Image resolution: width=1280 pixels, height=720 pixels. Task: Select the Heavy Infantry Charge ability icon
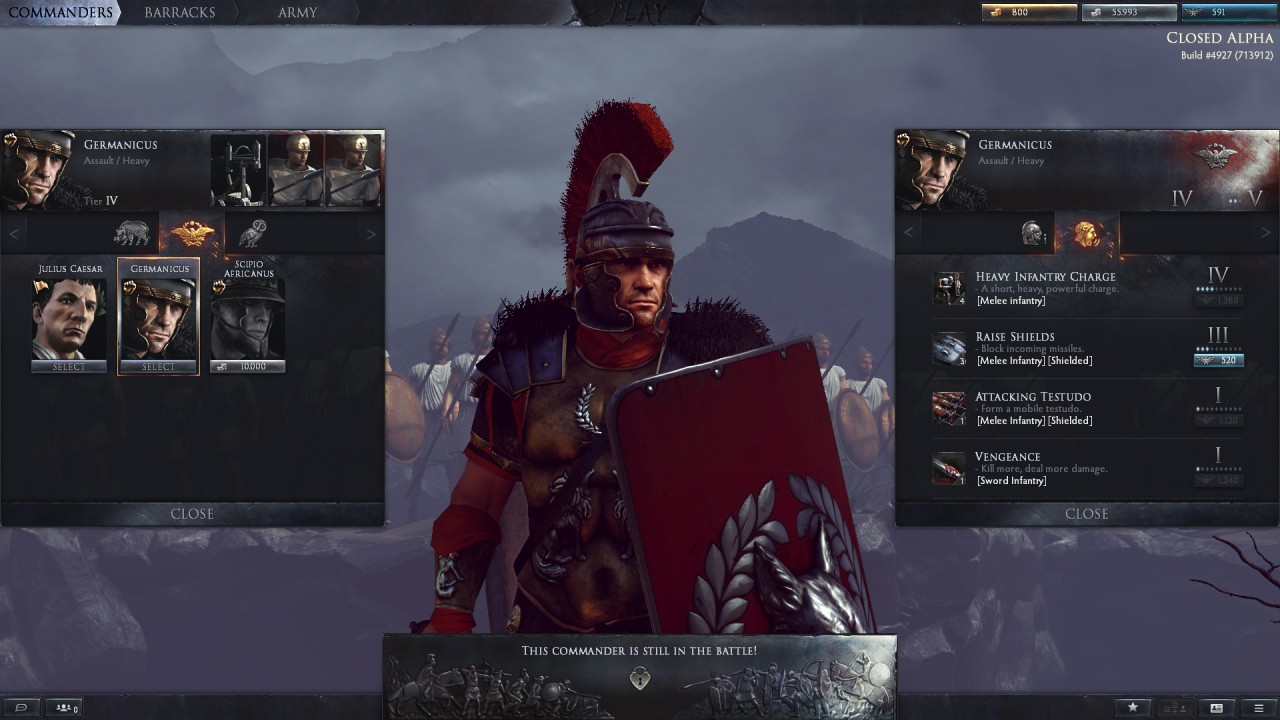click(948, 286)
